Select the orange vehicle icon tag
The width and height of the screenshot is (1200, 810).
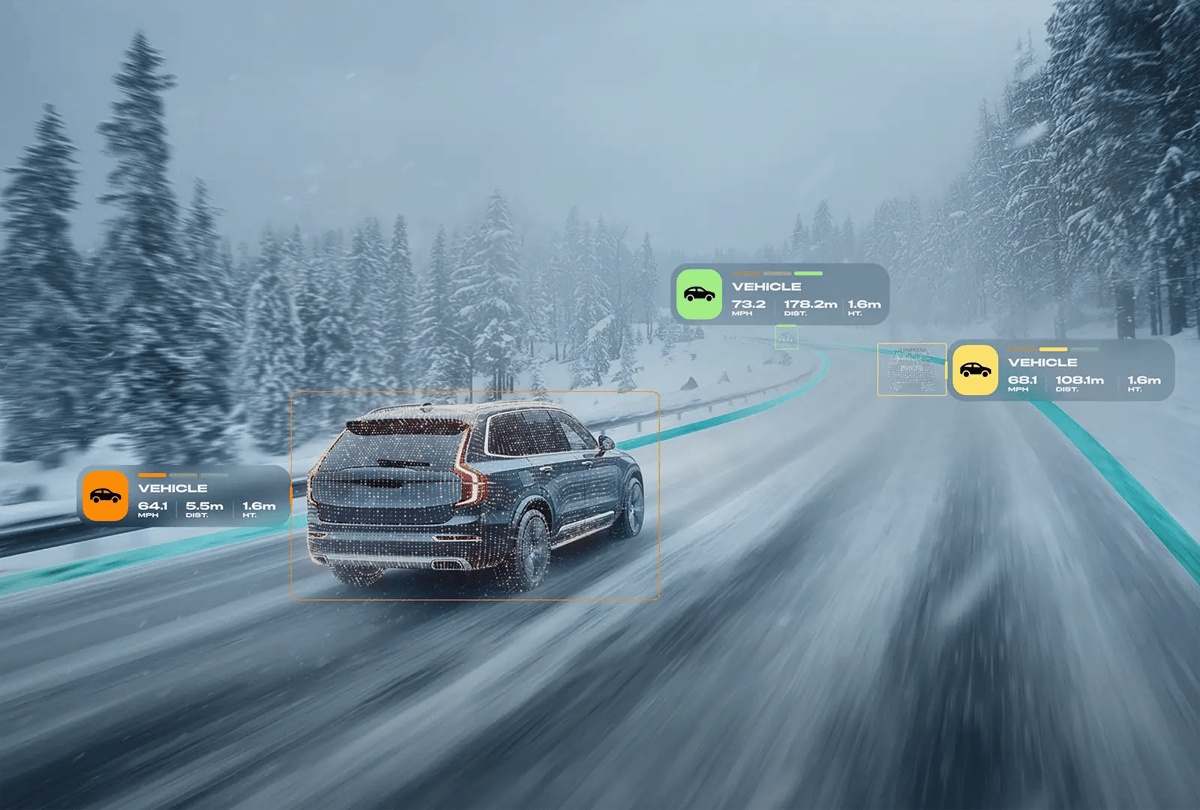click(105, 495)
